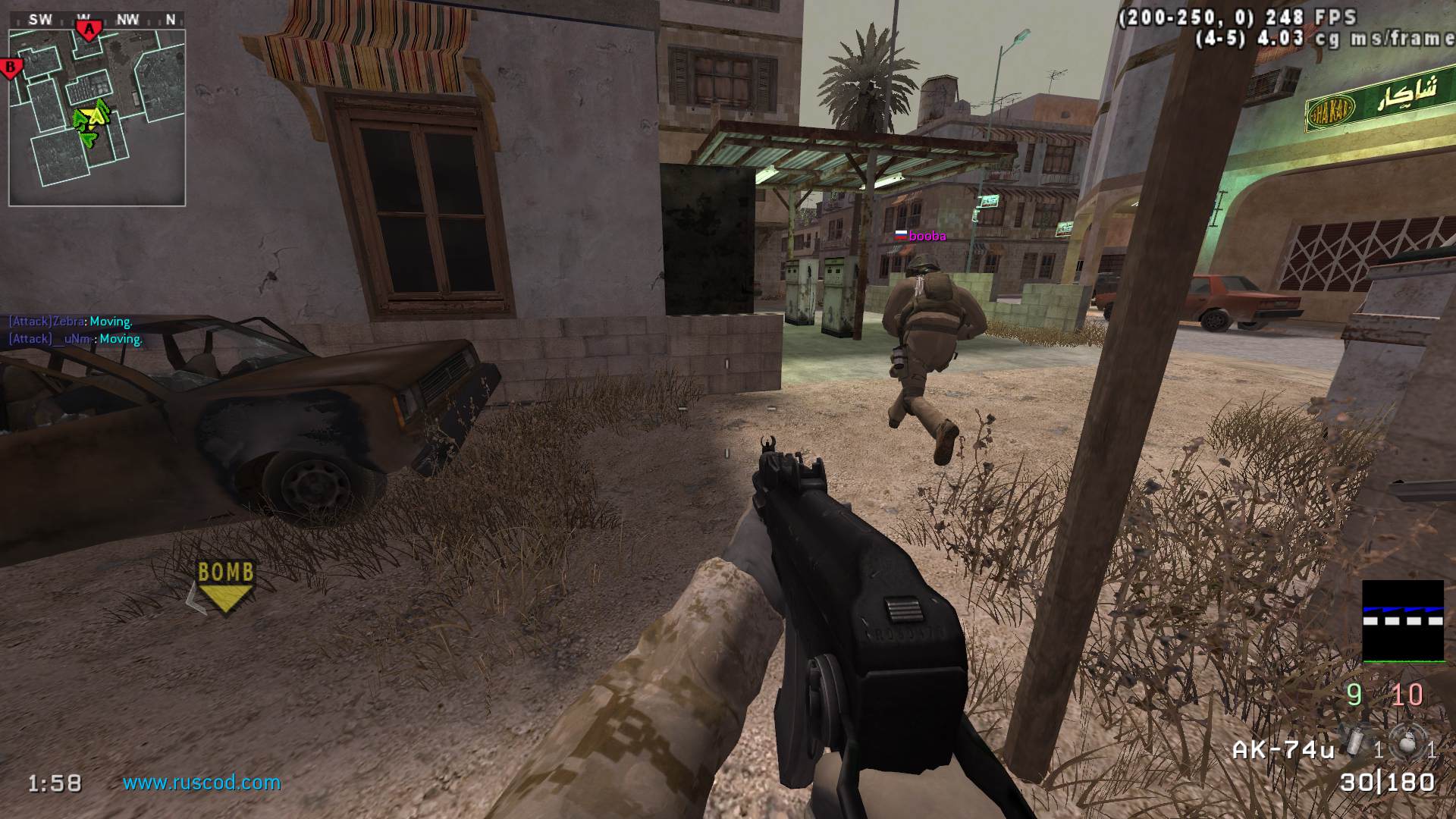Image resolution: width=1456 pixels, height=819 pixels.
Task: Click the minimap in the corner
Action: point(97,118)
